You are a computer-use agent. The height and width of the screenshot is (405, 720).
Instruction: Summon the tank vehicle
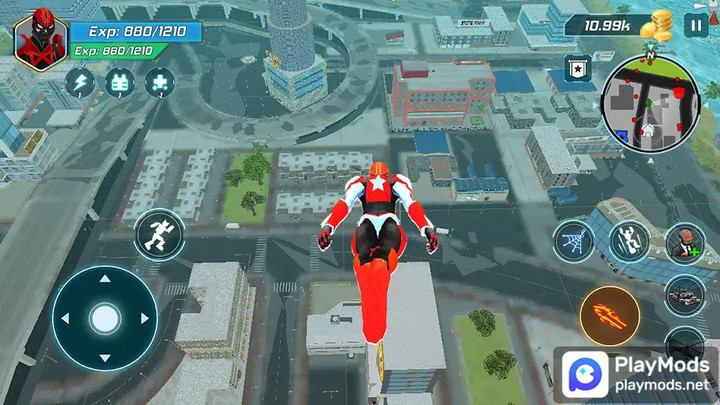tap(685, 295)
